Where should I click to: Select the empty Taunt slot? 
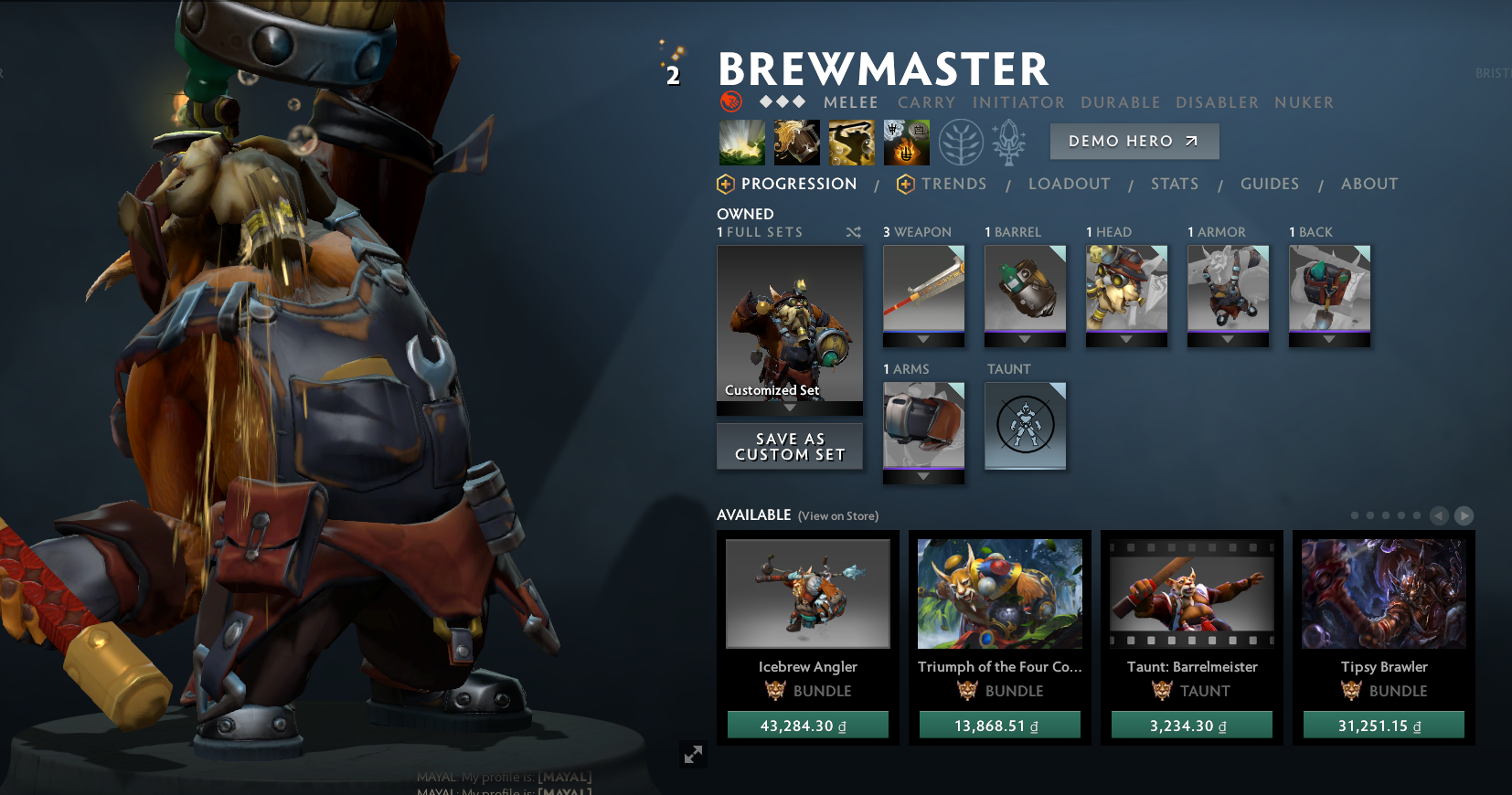(x=1025, y=426)
